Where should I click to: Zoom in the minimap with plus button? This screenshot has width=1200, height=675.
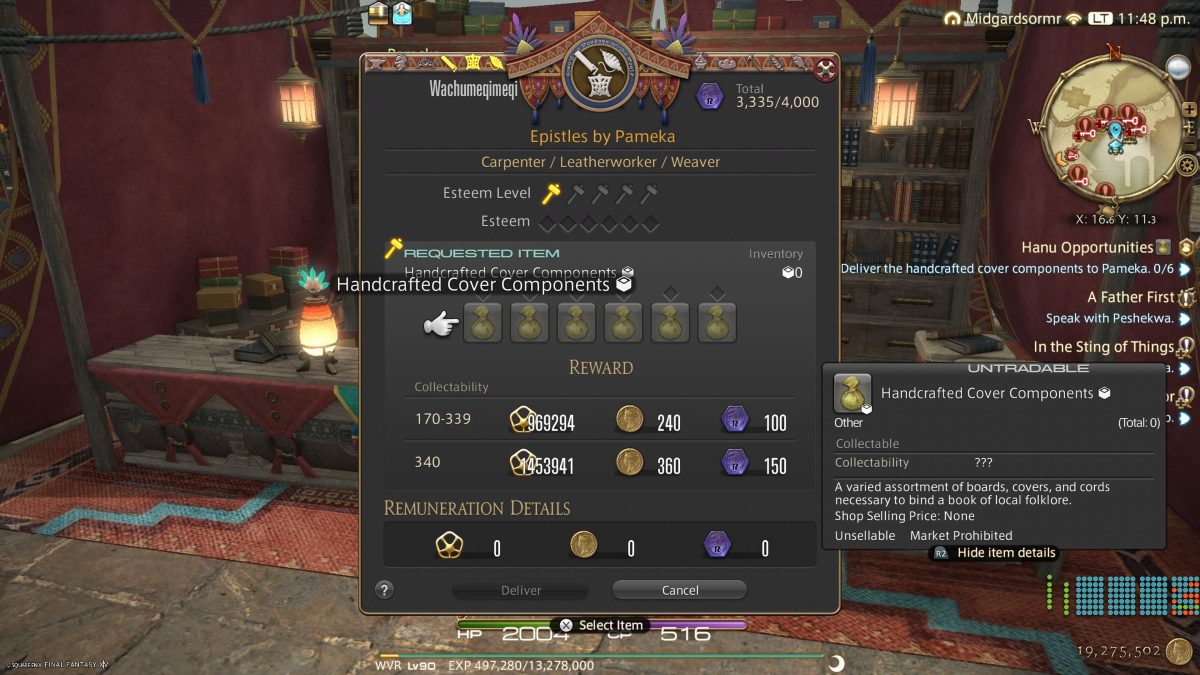pyautogui.click(x=1189, y=110)
